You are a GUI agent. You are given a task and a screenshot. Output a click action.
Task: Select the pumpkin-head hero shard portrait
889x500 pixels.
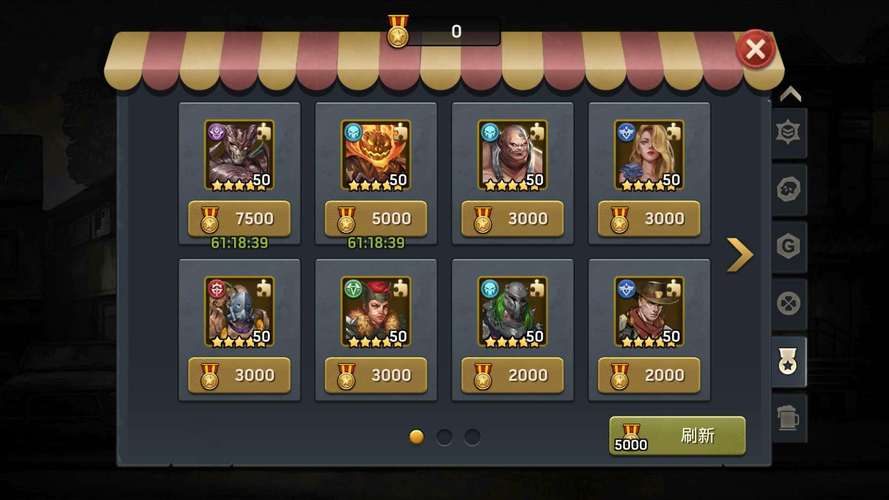[375, 155]
